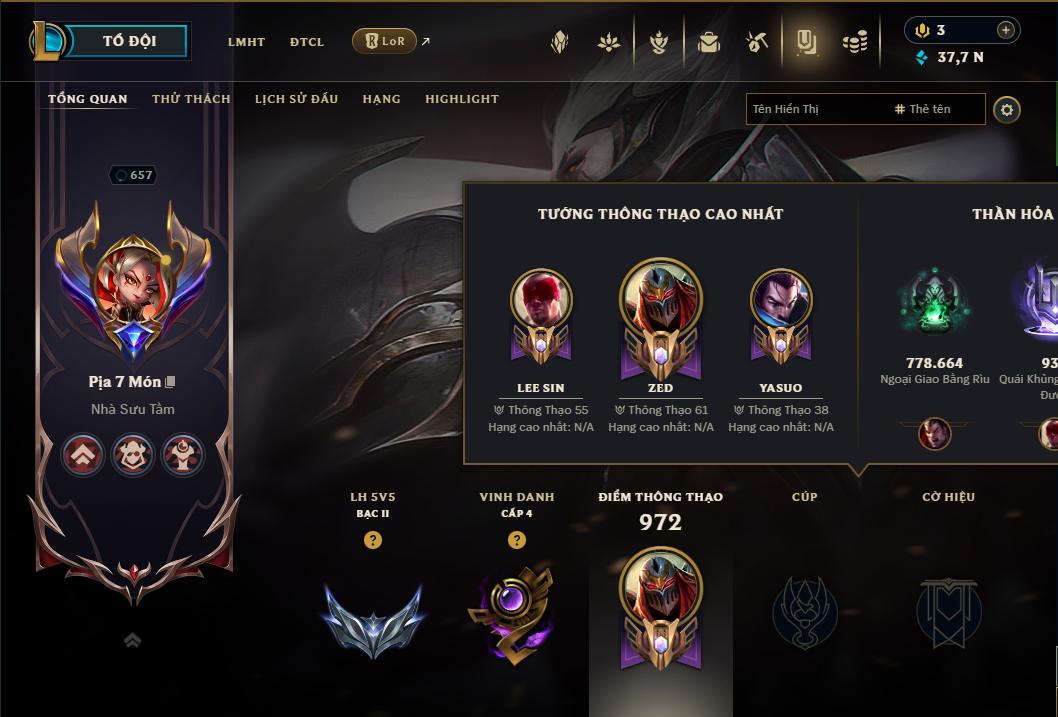Viewport: 1058px width, 717px height.
Task: Open the backpack collection icon
Action: 709,42
